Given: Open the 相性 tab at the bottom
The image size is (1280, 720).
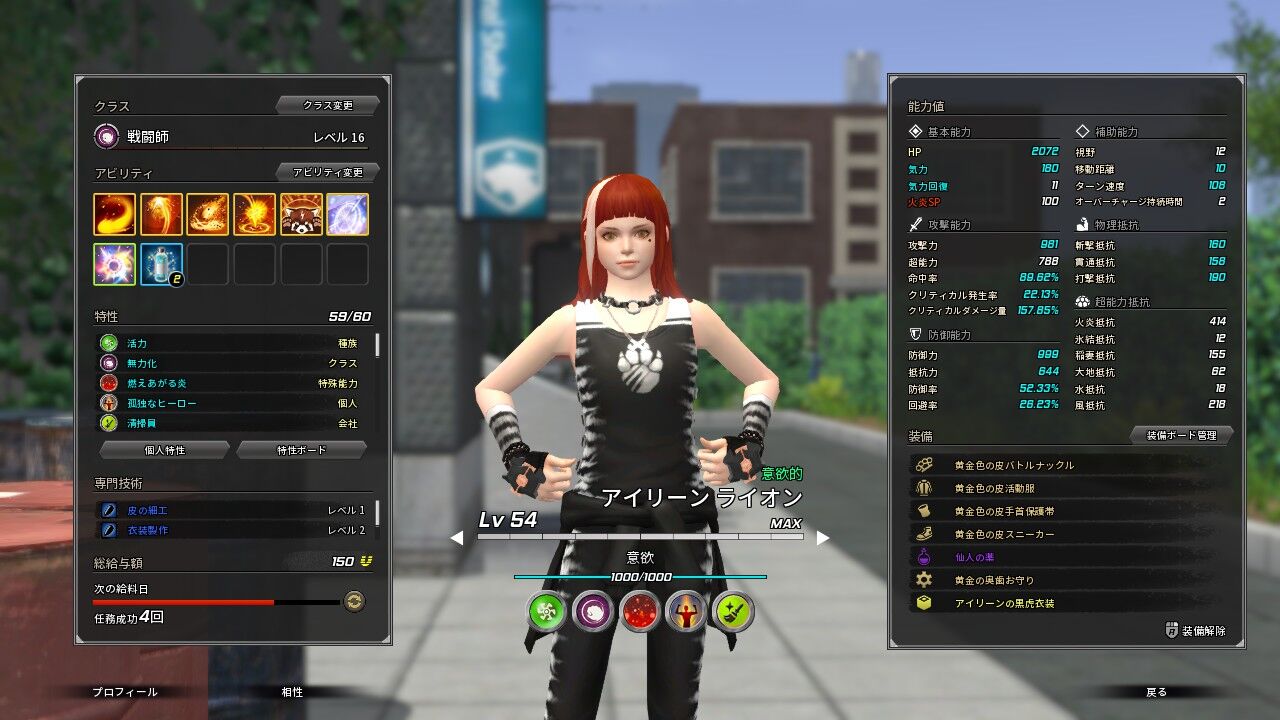Looking at the screenshot, I should pyautogui.click(x=291, y=692).
